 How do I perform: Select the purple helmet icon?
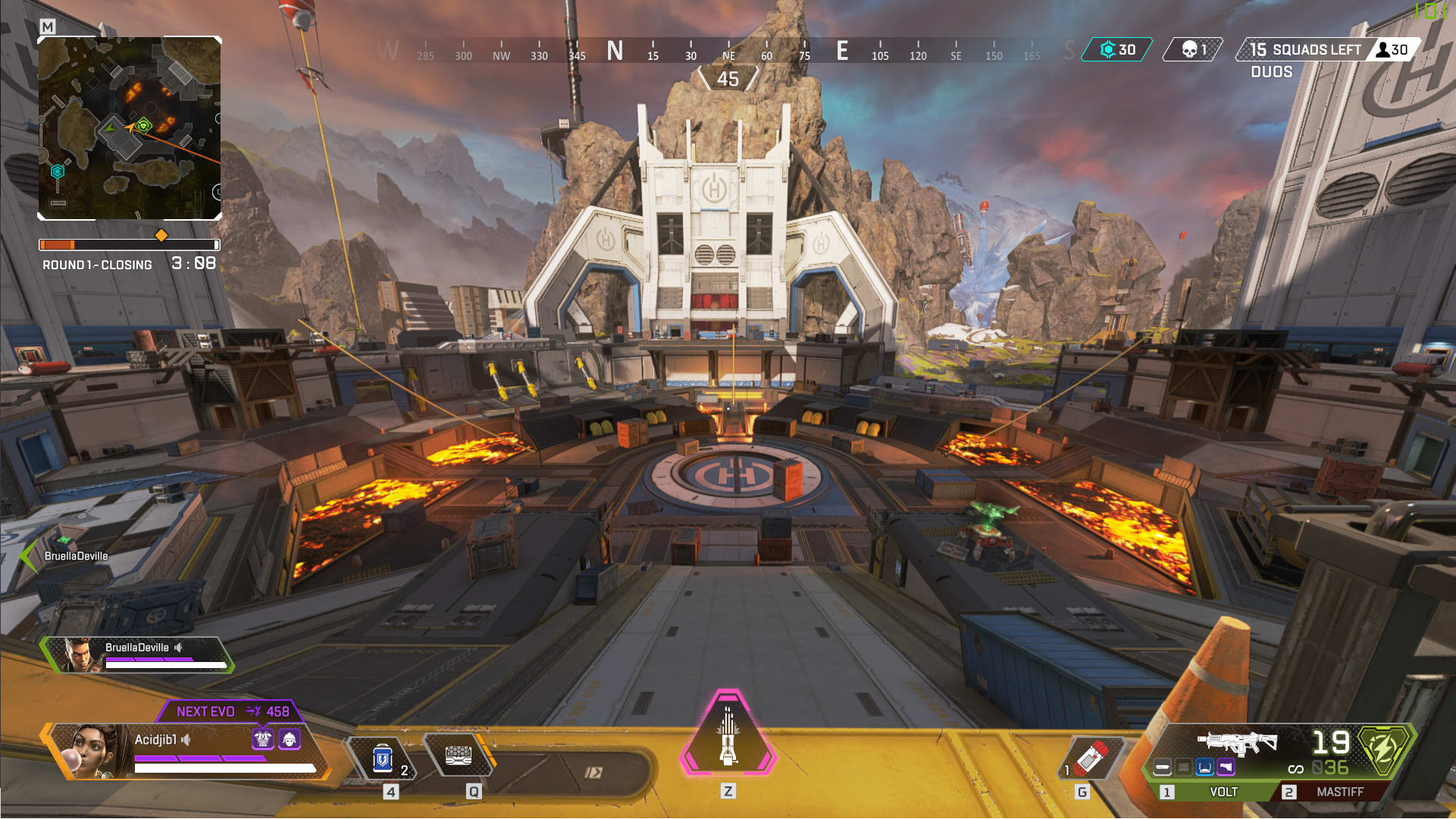point(290,738)
